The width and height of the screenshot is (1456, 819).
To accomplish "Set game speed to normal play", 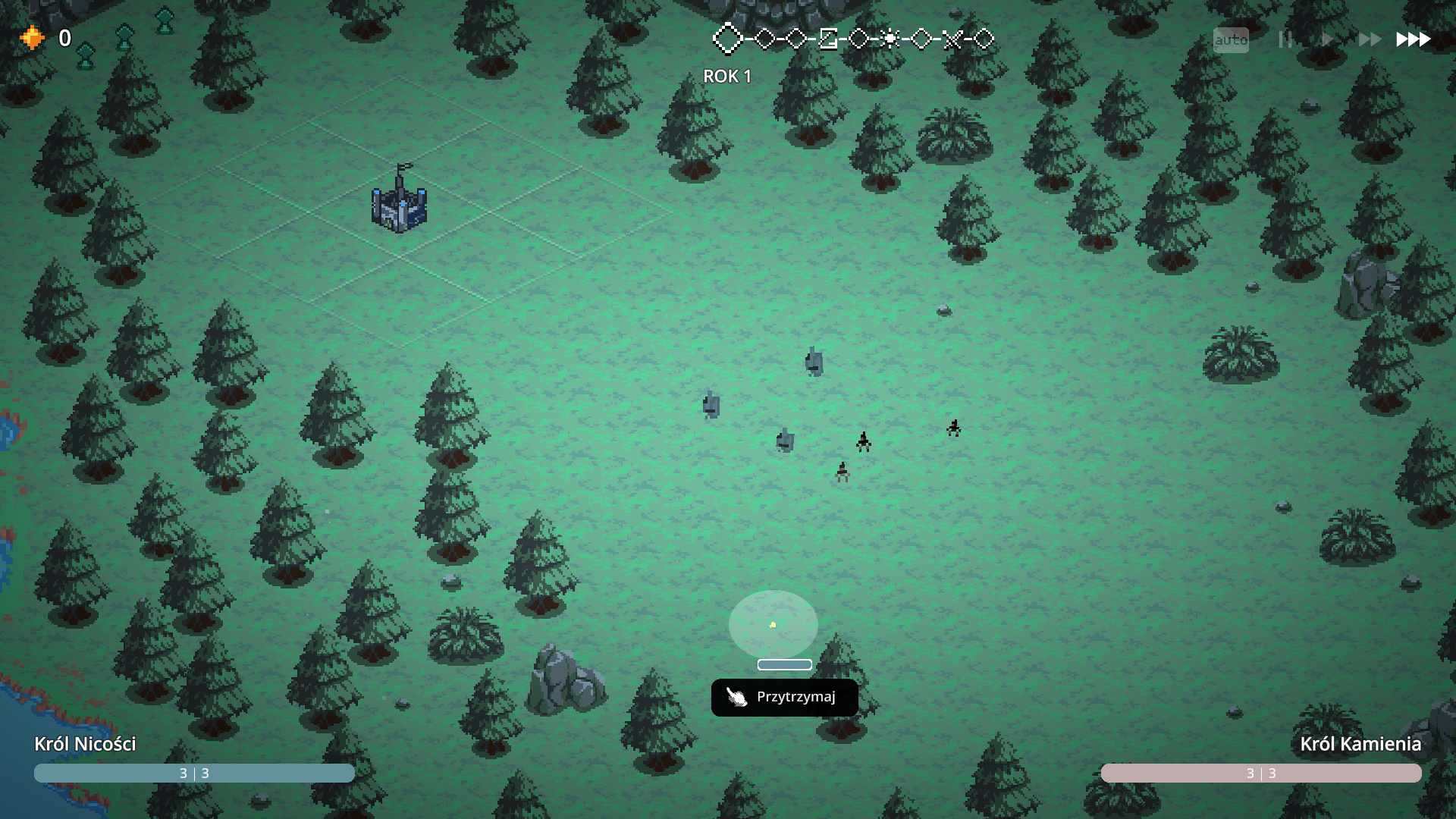I will pyautogui.click(x=1326, y=39).
